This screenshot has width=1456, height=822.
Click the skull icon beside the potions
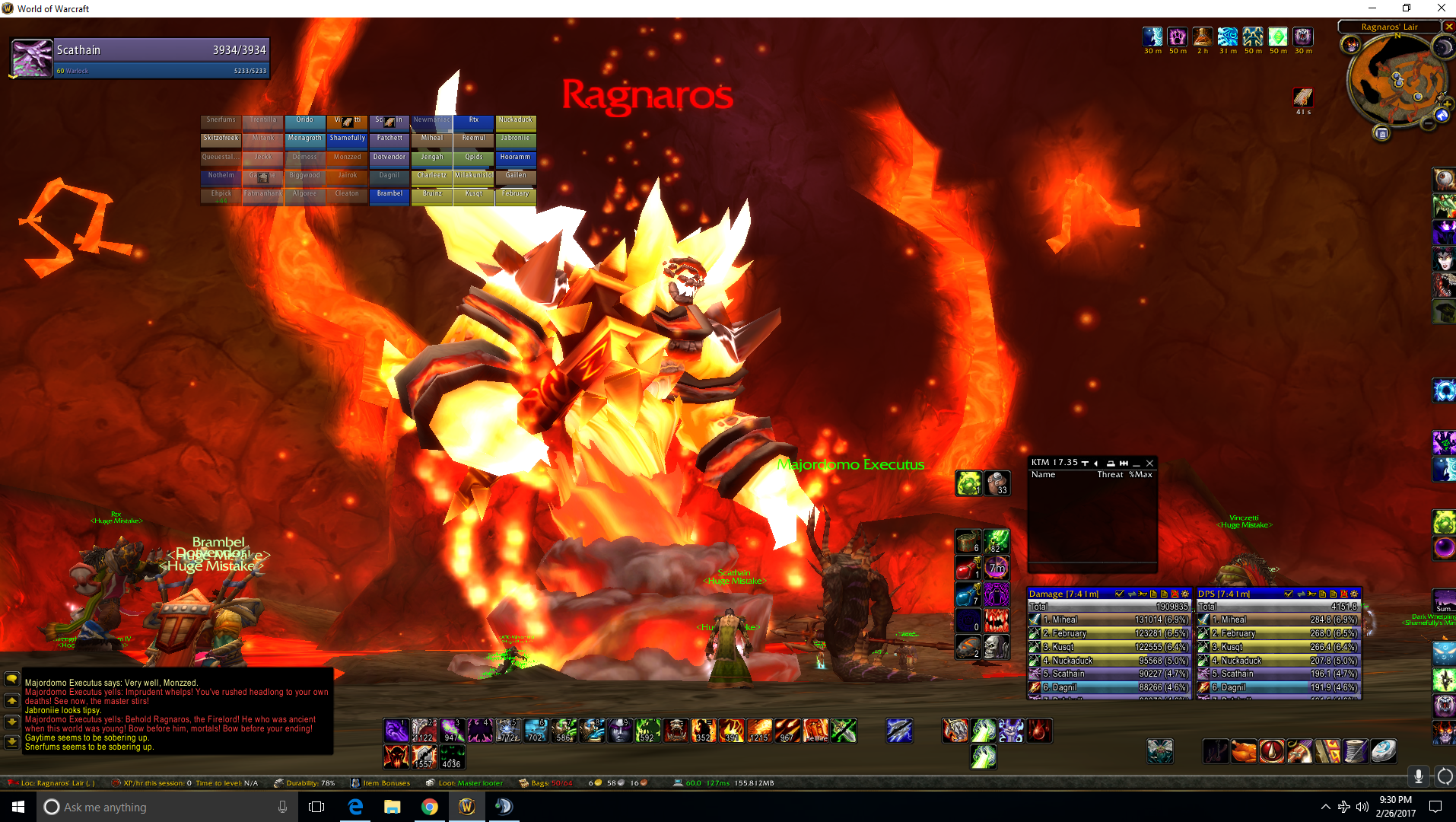(x=996, y=646)
